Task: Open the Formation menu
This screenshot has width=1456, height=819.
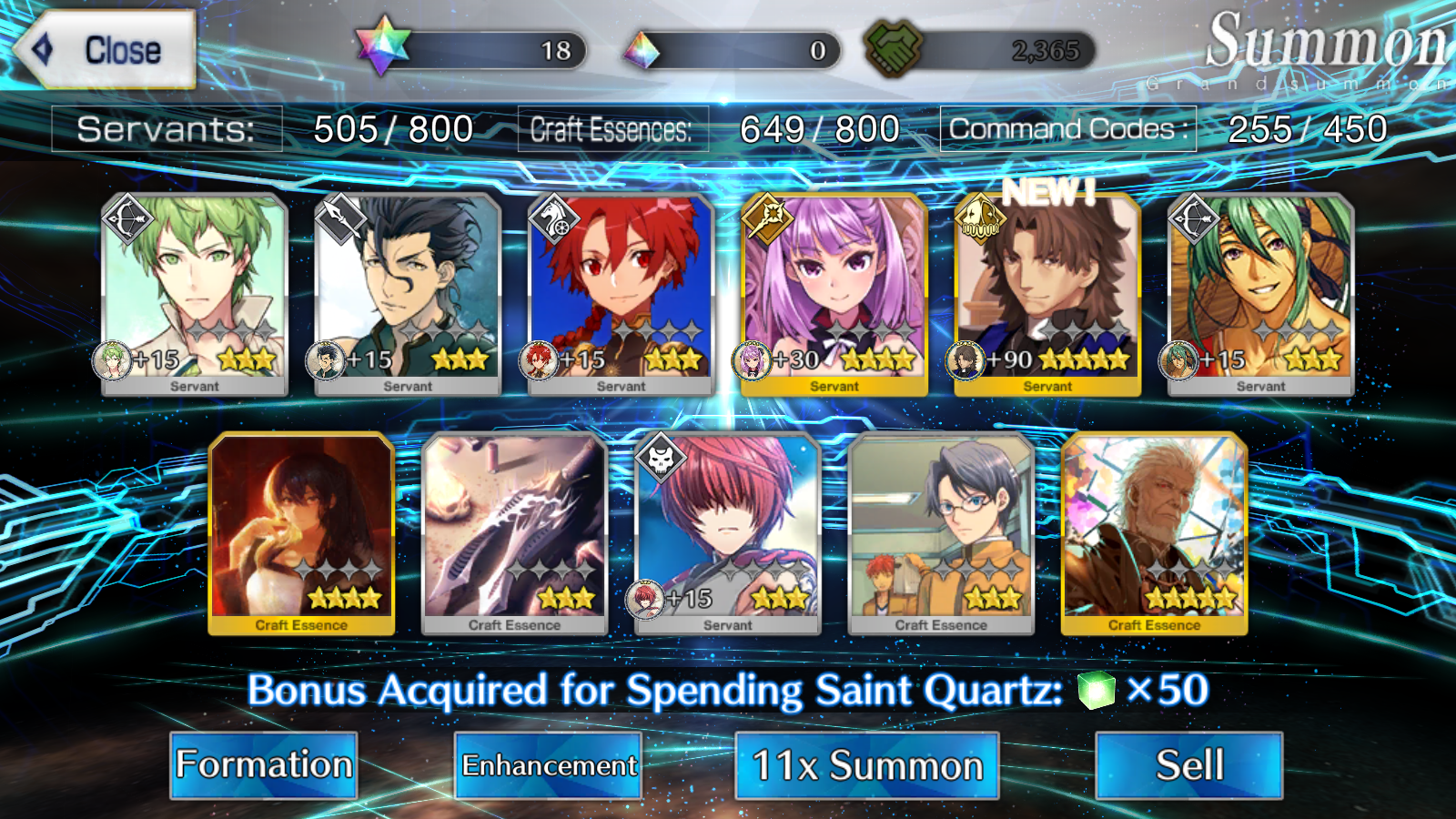Action: coord(264,765)
